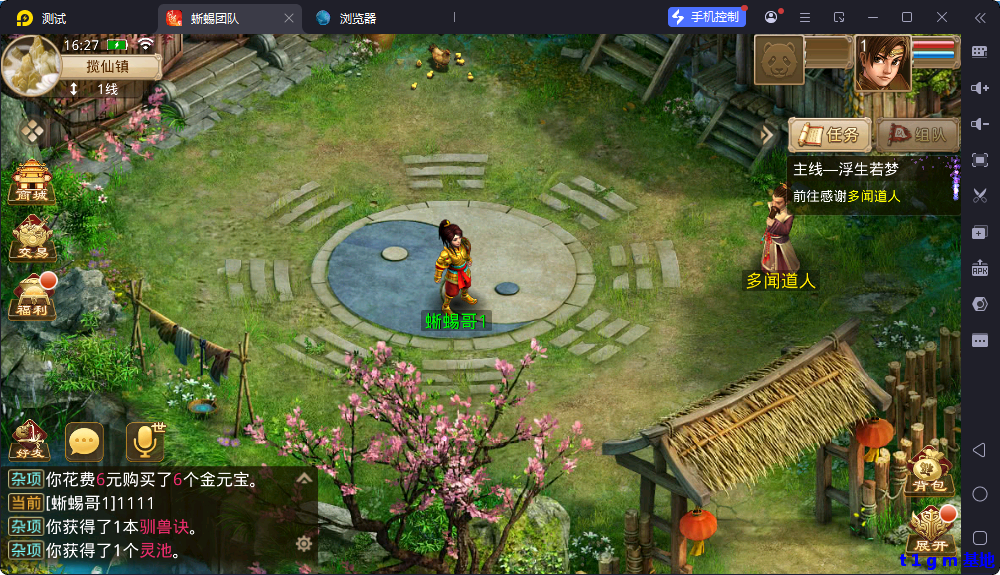1000x575 pixels.
Task: Open the 商城 shop icon
Action: click(32, 181)
